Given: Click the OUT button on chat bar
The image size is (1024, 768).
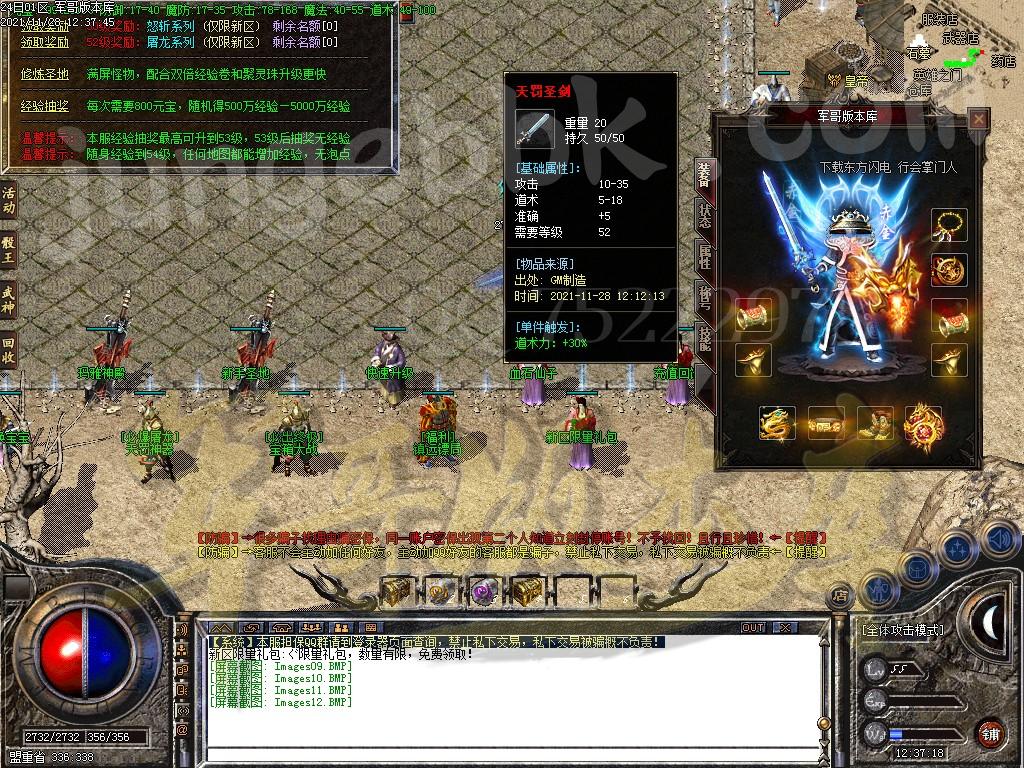Looking at the screenshot, I should [753, 627].
